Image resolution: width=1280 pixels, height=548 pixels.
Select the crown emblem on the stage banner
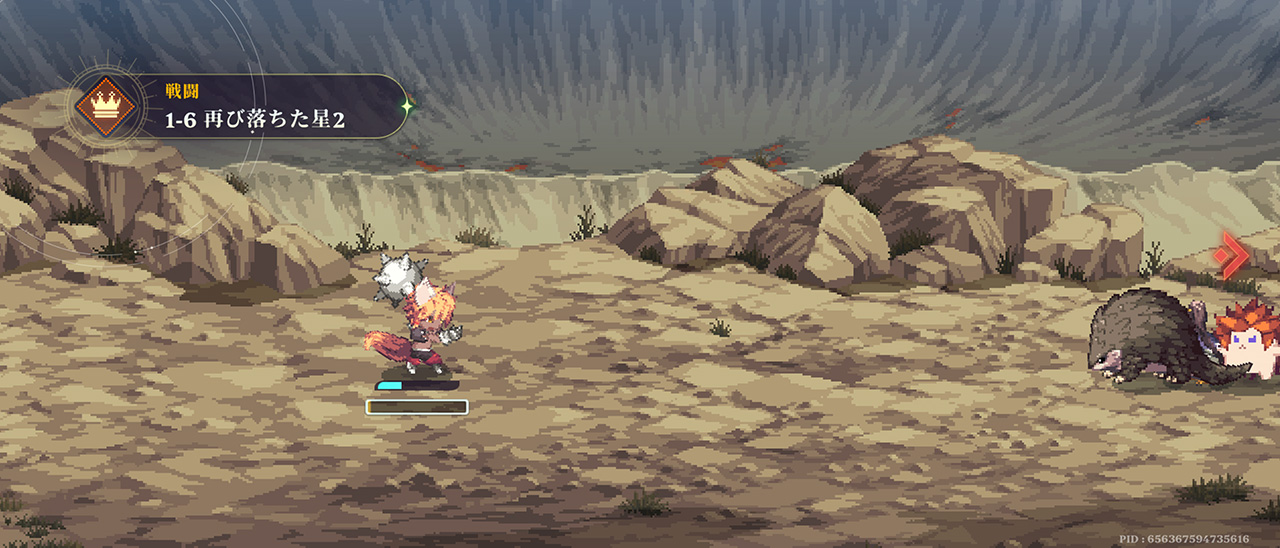(x=105, y=106)
